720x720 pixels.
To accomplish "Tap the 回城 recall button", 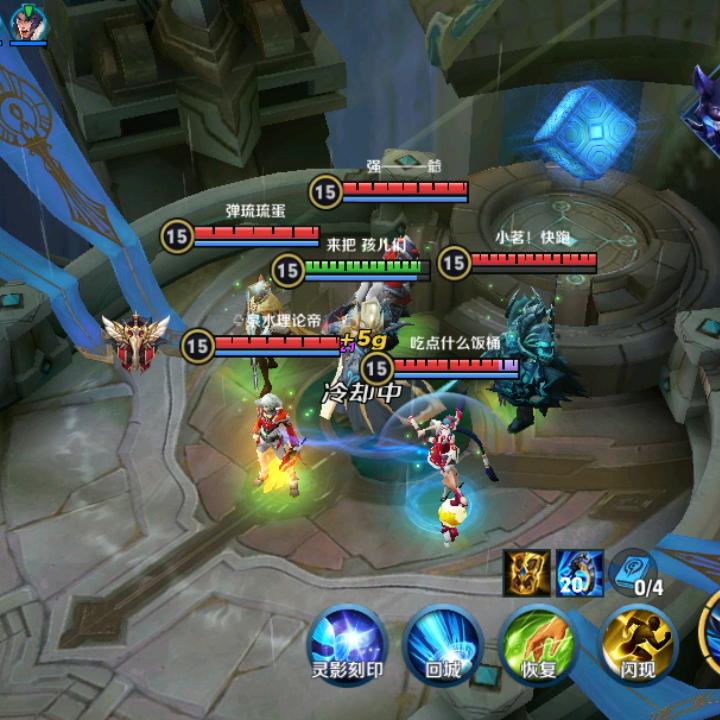I will point(442,643).
